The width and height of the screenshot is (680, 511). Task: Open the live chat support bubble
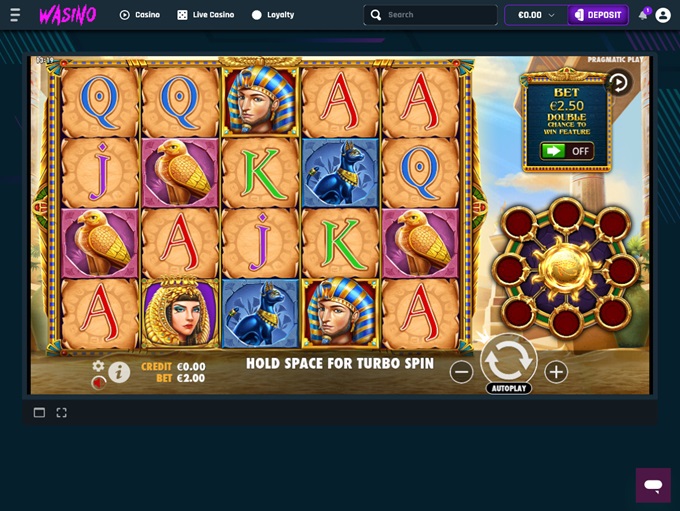tap(653, 485)
